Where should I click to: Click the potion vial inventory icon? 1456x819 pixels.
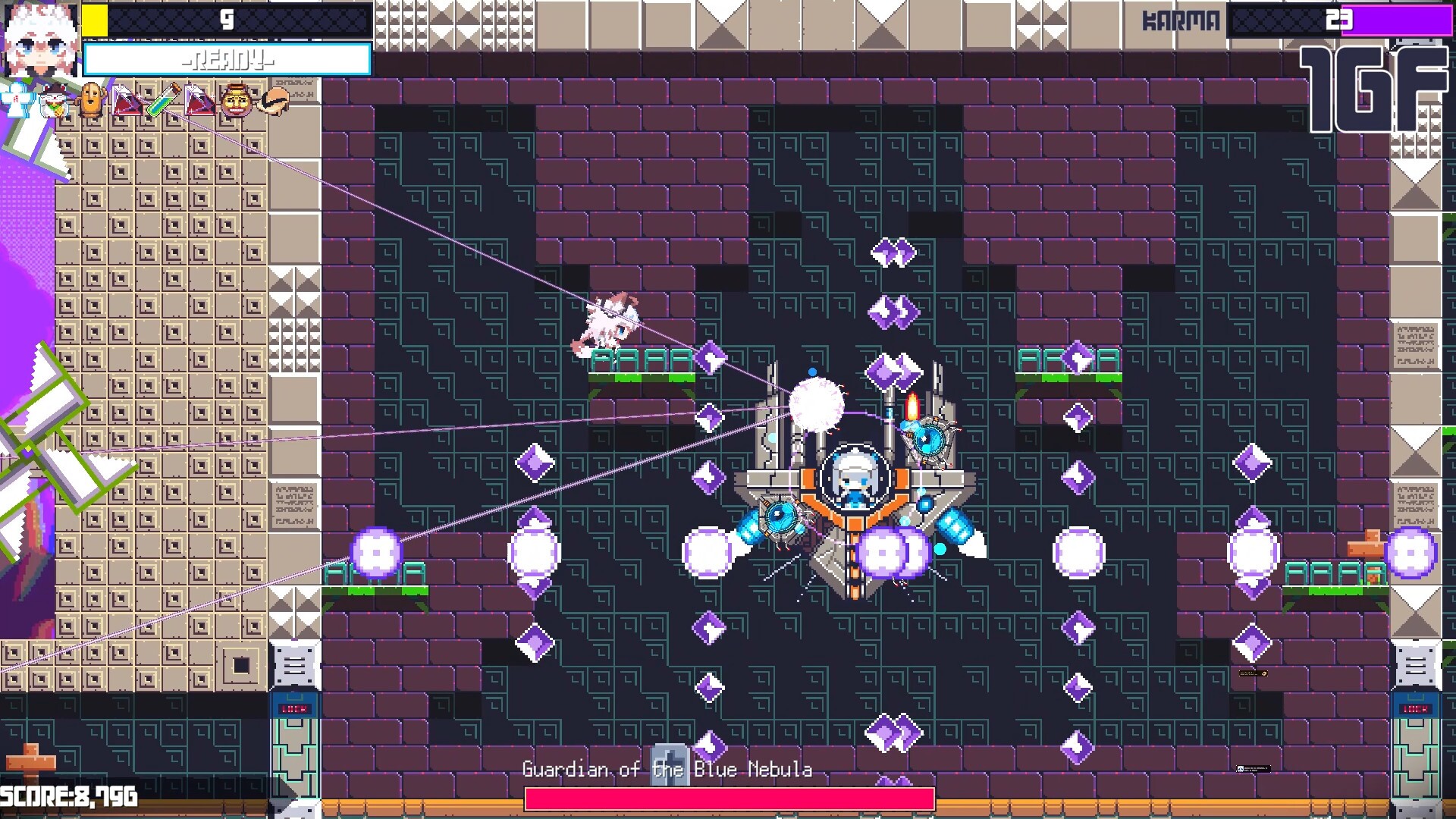(x=162, y=99)
